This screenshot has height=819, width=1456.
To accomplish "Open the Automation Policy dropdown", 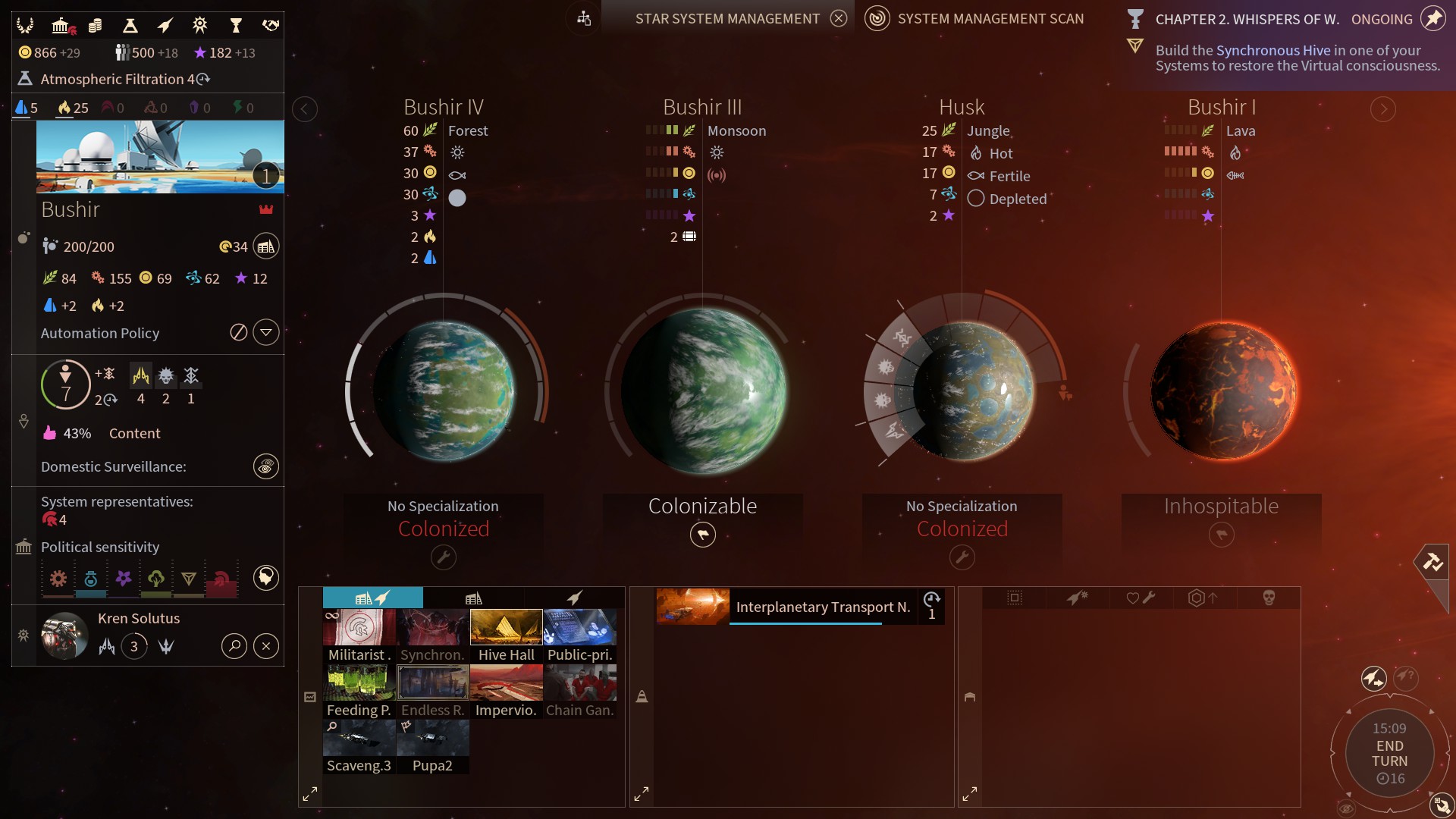I will pyautogui.click(x=265, y=332).
